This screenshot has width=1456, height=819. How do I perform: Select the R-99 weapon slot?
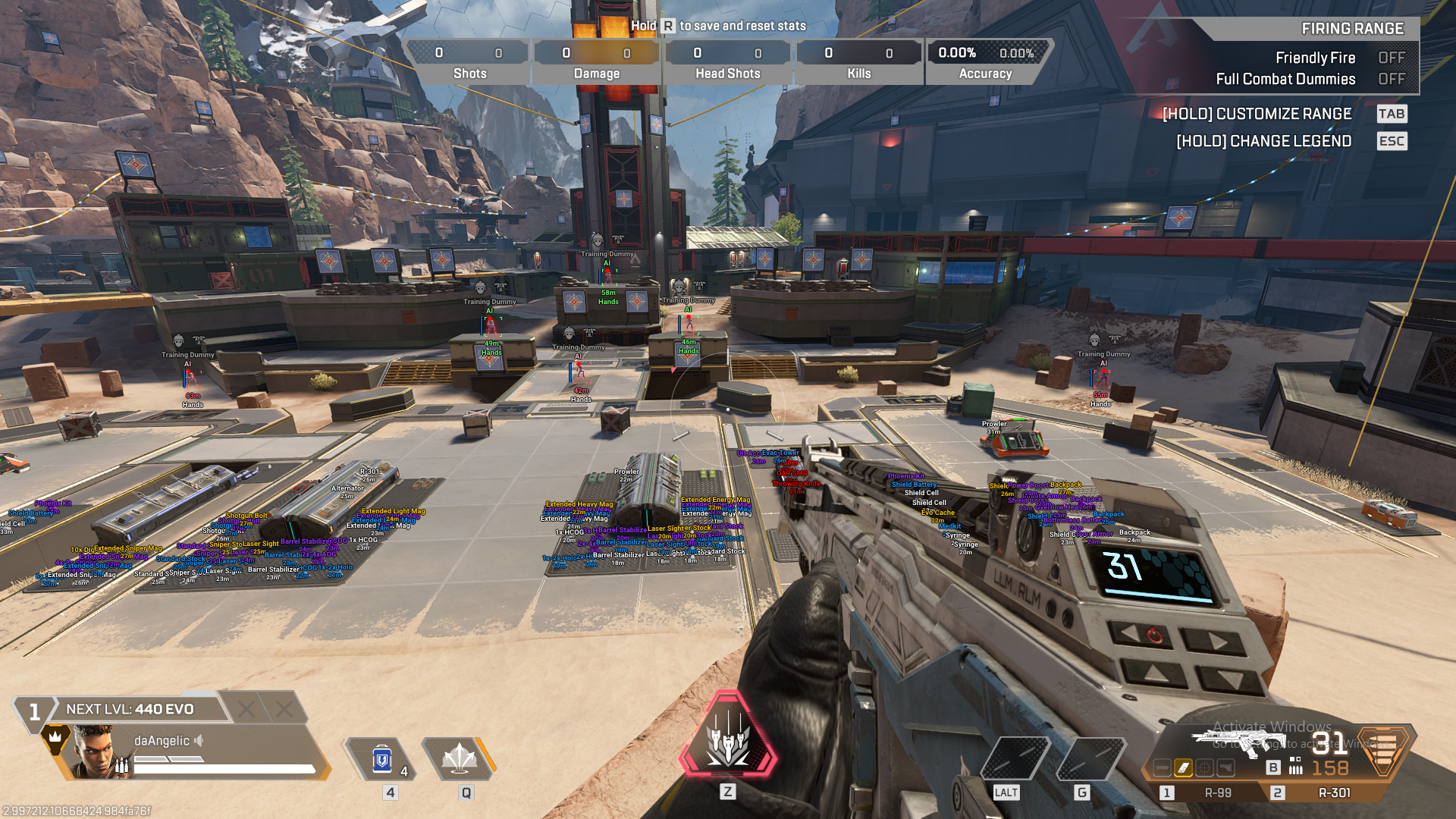click(x=1219, y=792)
